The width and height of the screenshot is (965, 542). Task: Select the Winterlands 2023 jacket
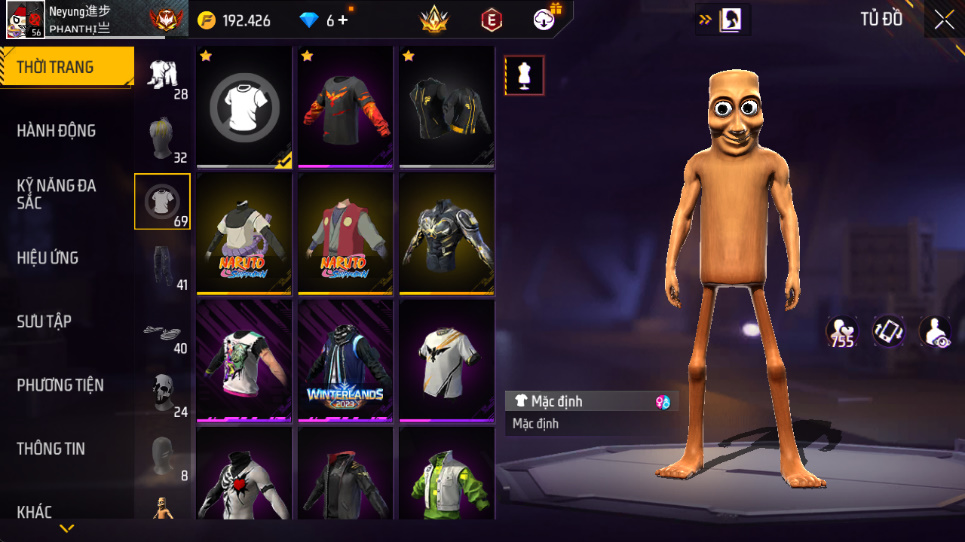click(345, 361)
